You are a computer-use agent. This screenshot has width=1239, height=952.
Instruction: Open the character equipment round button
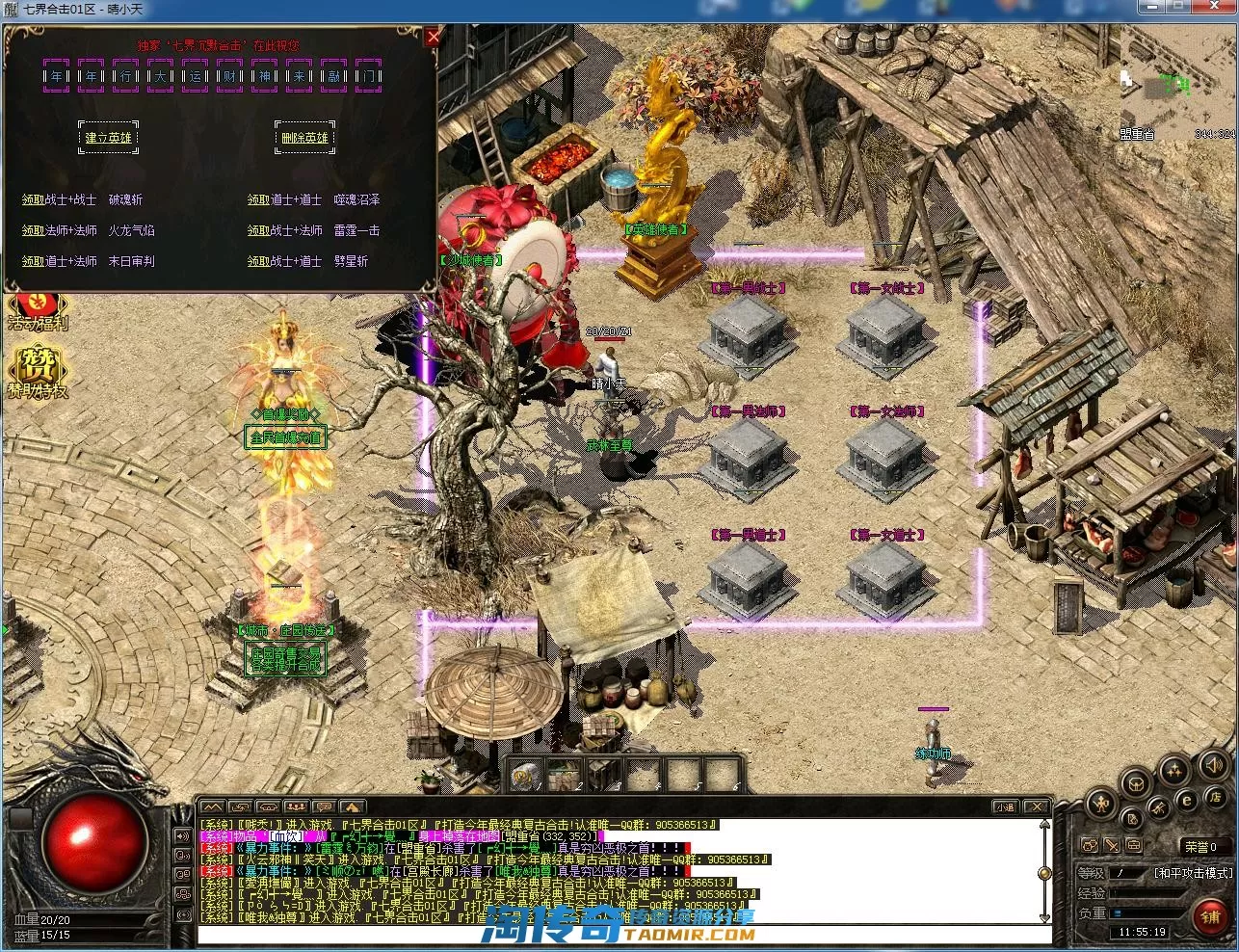[1102, 803]
